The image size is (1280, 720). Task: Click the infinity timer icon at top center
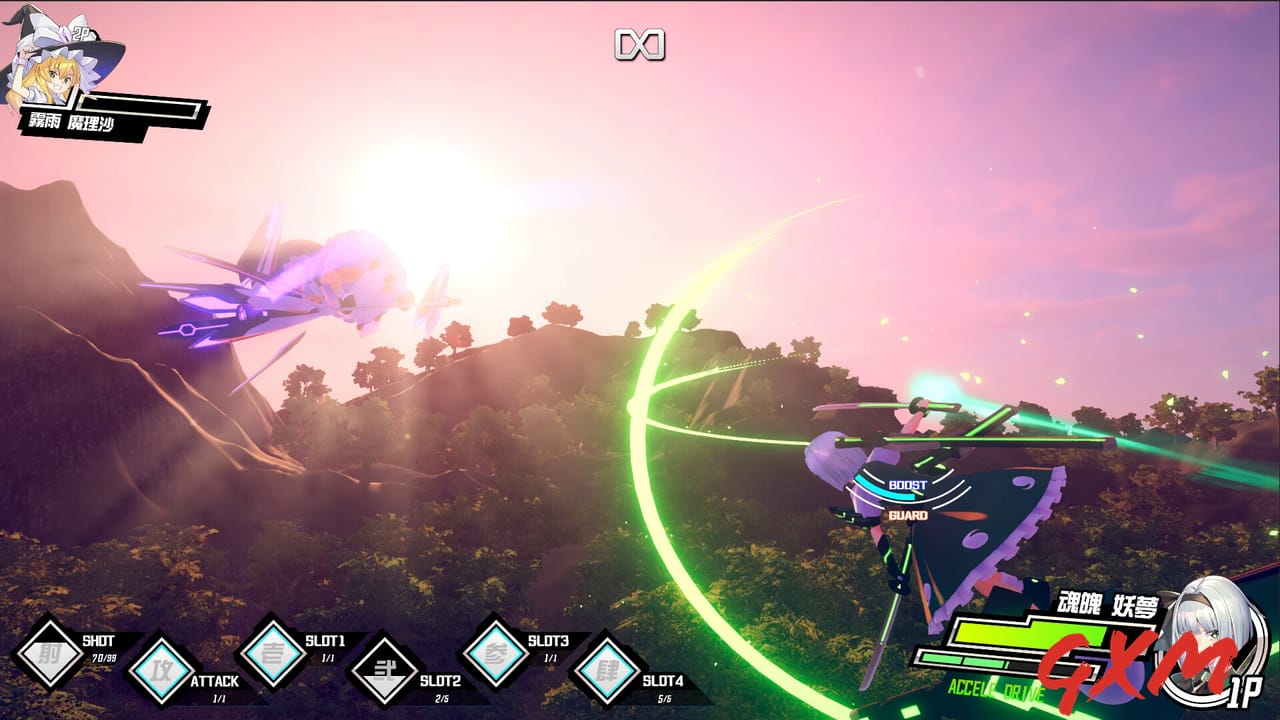point(640,44)
